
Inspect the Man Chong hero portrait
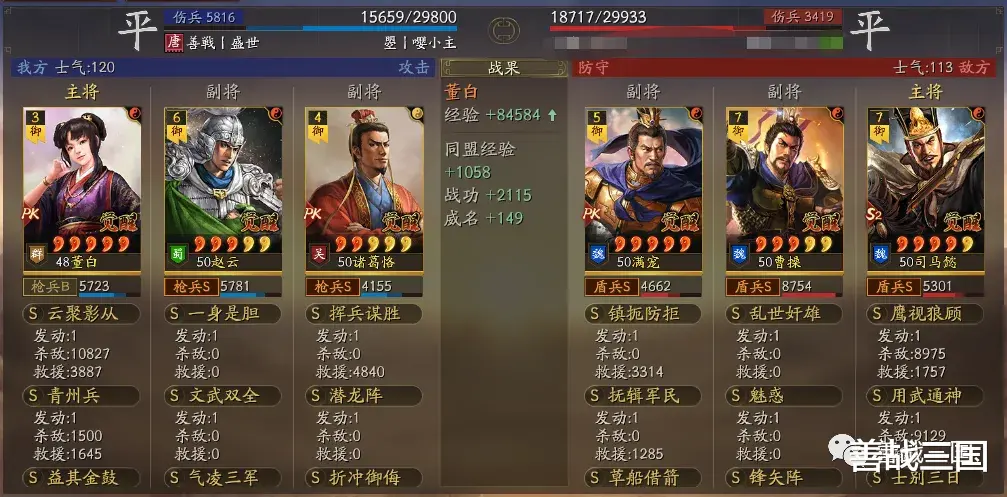click(645, 185)
